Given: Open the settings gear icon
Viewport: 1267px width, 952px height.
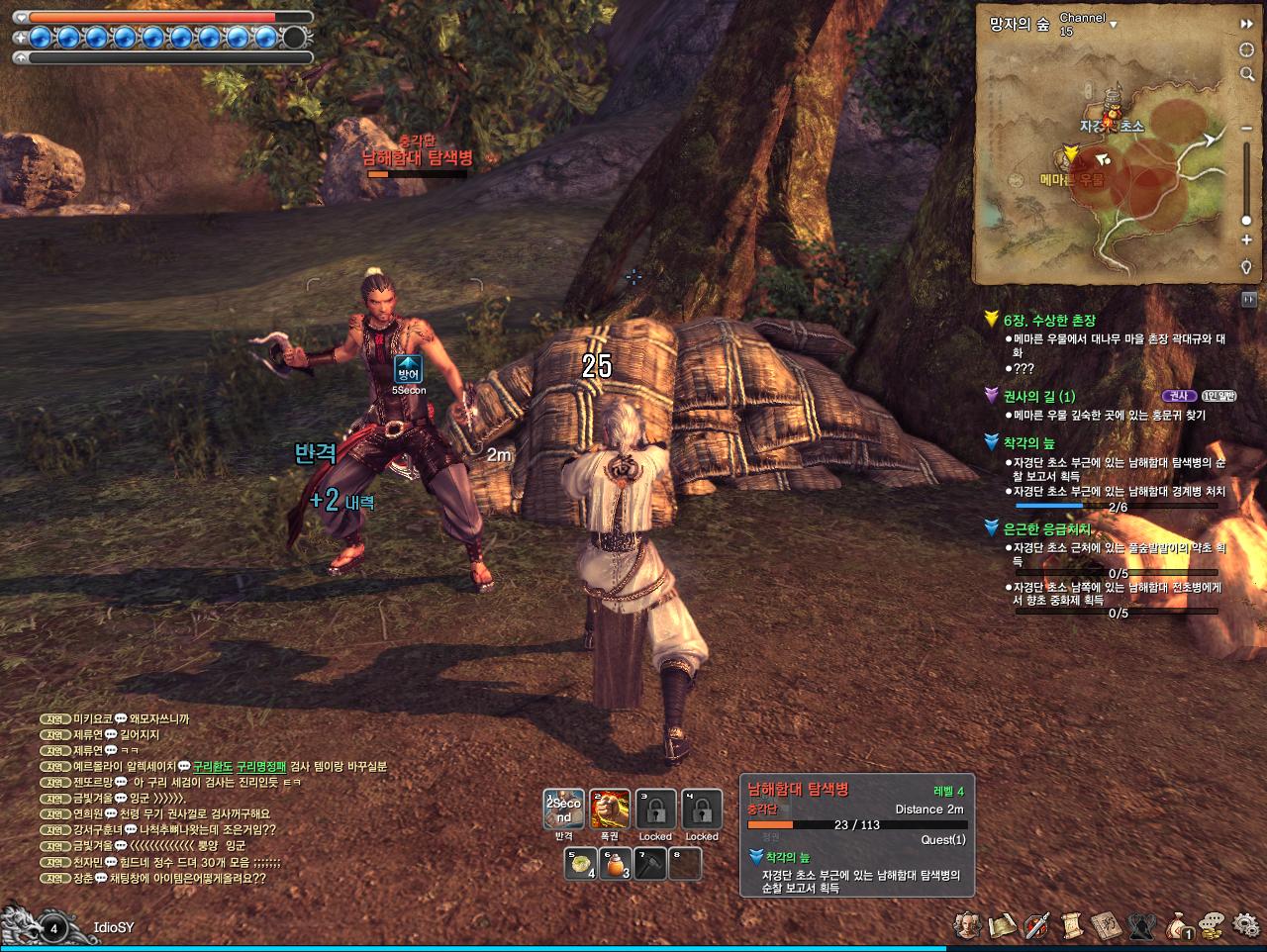Looking at the screenshot, I should point(1245,925).
